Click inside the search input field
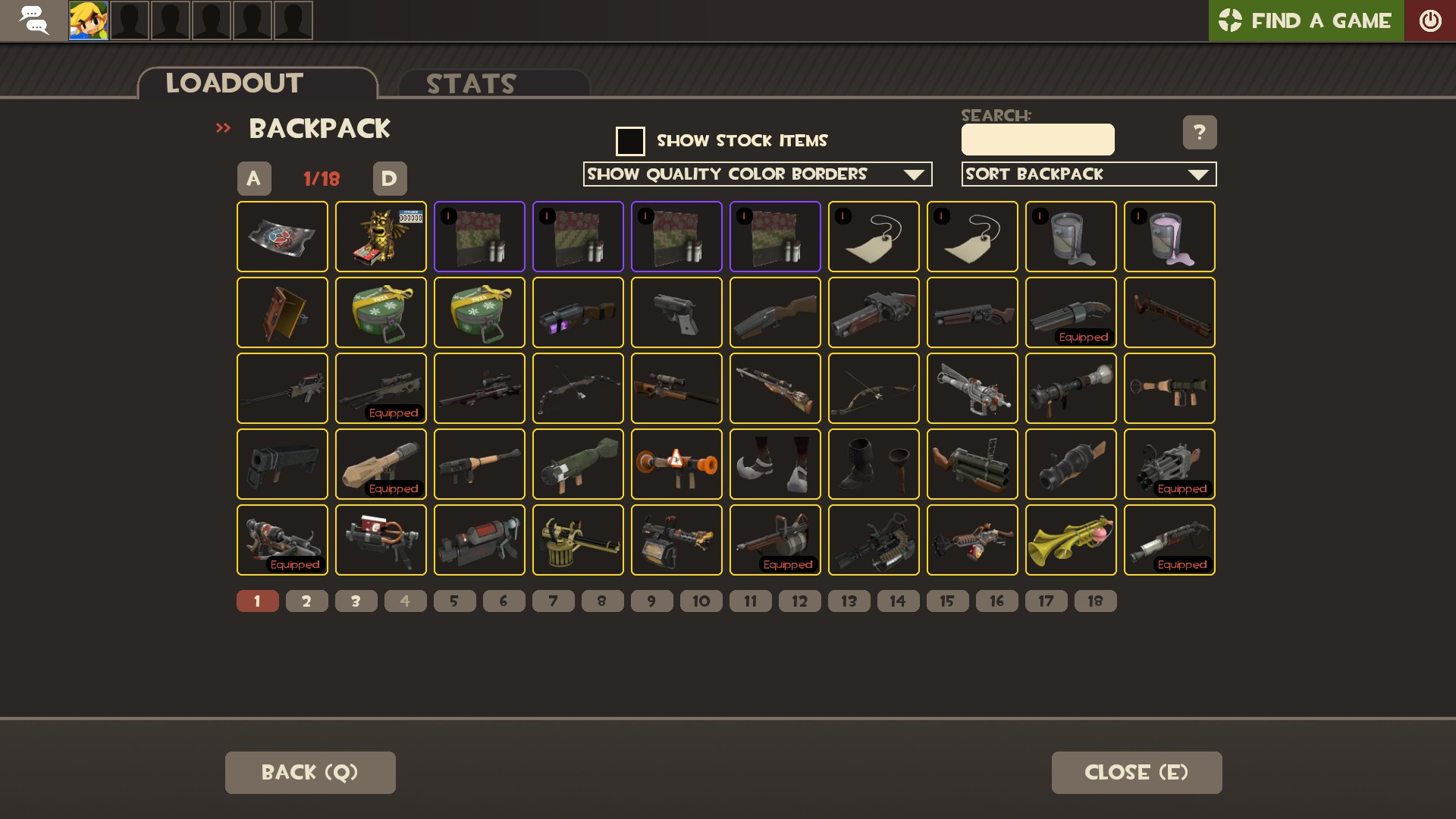 pyautogui.click(x=1037, y=140)
